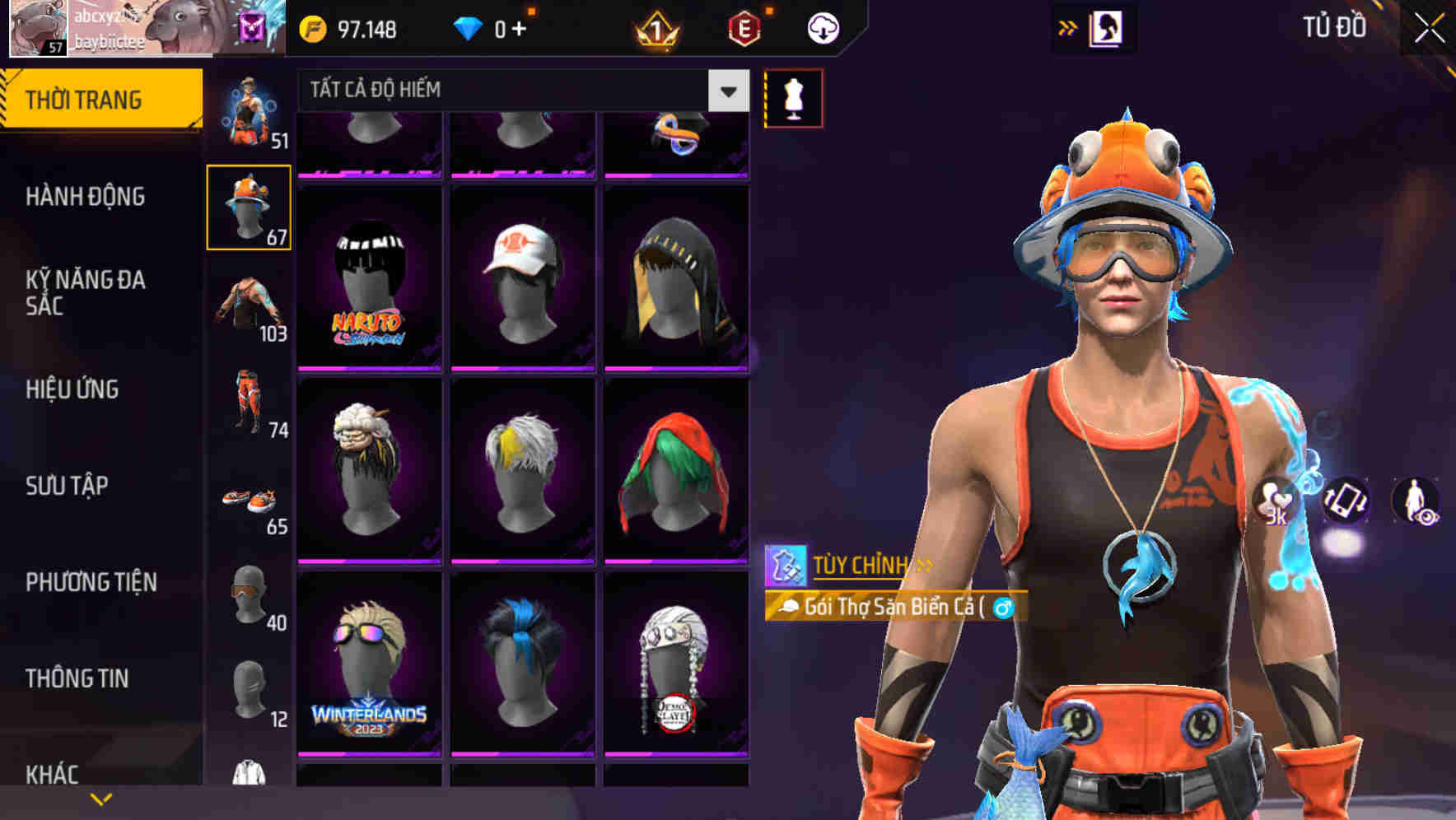
Task: Click the diamond currency icon
Action: 468,26
